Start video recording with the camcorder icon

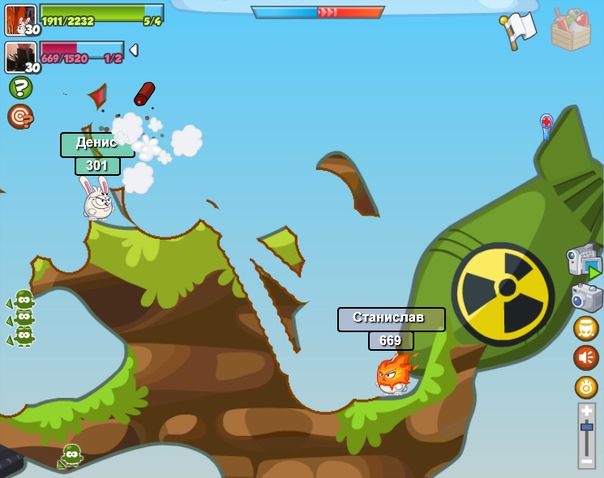click(x=583, y=263)
